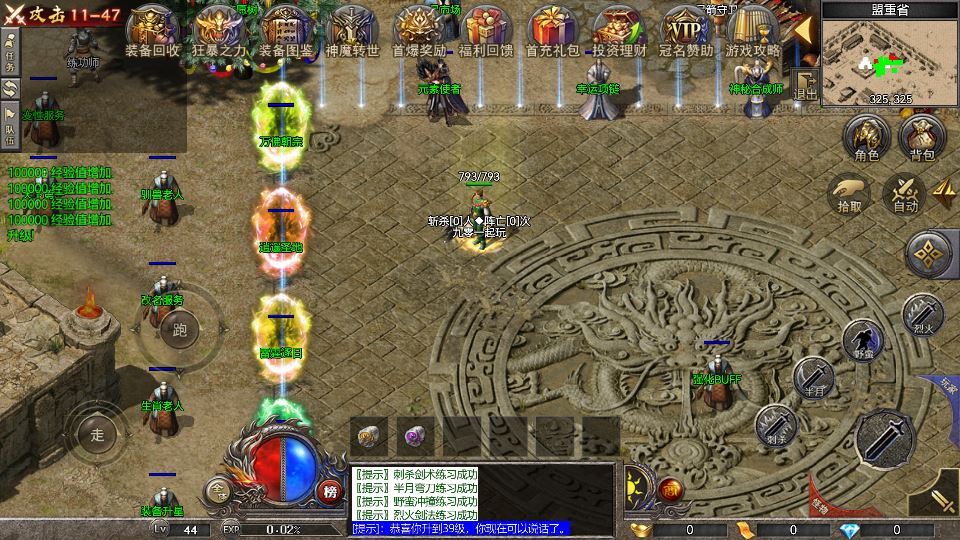
Task: Activate the 野蛮 charge skill
Action: [862, 340]
